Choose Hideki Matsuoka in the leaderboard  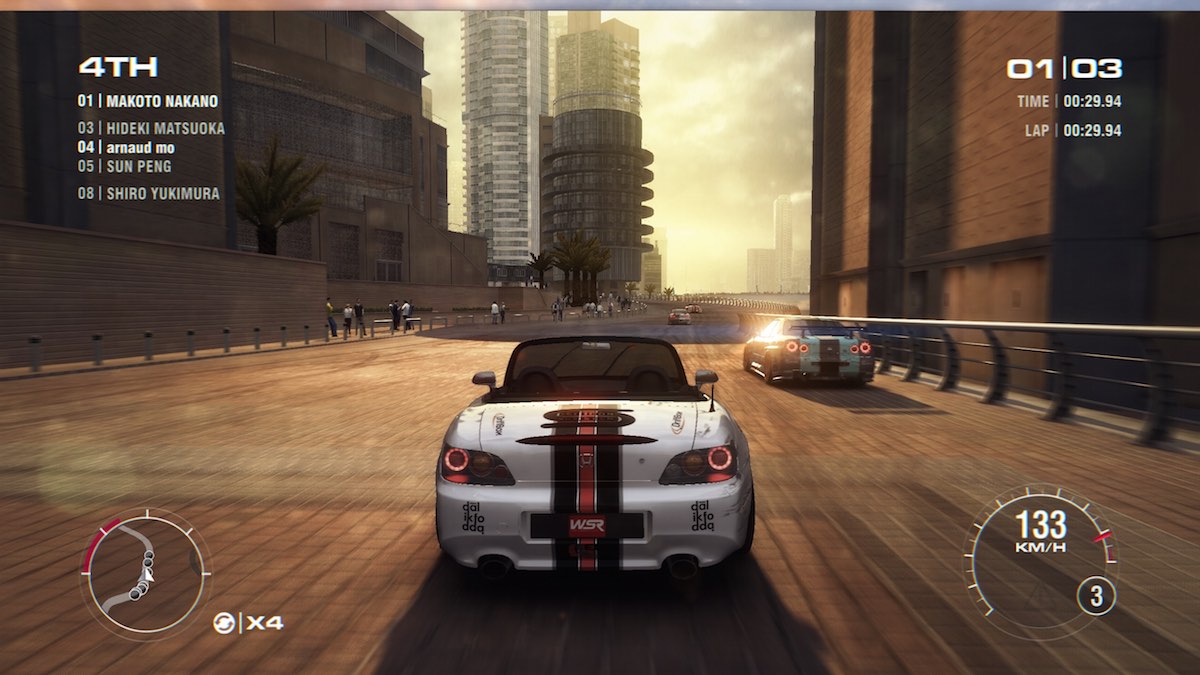click(151, 129)
